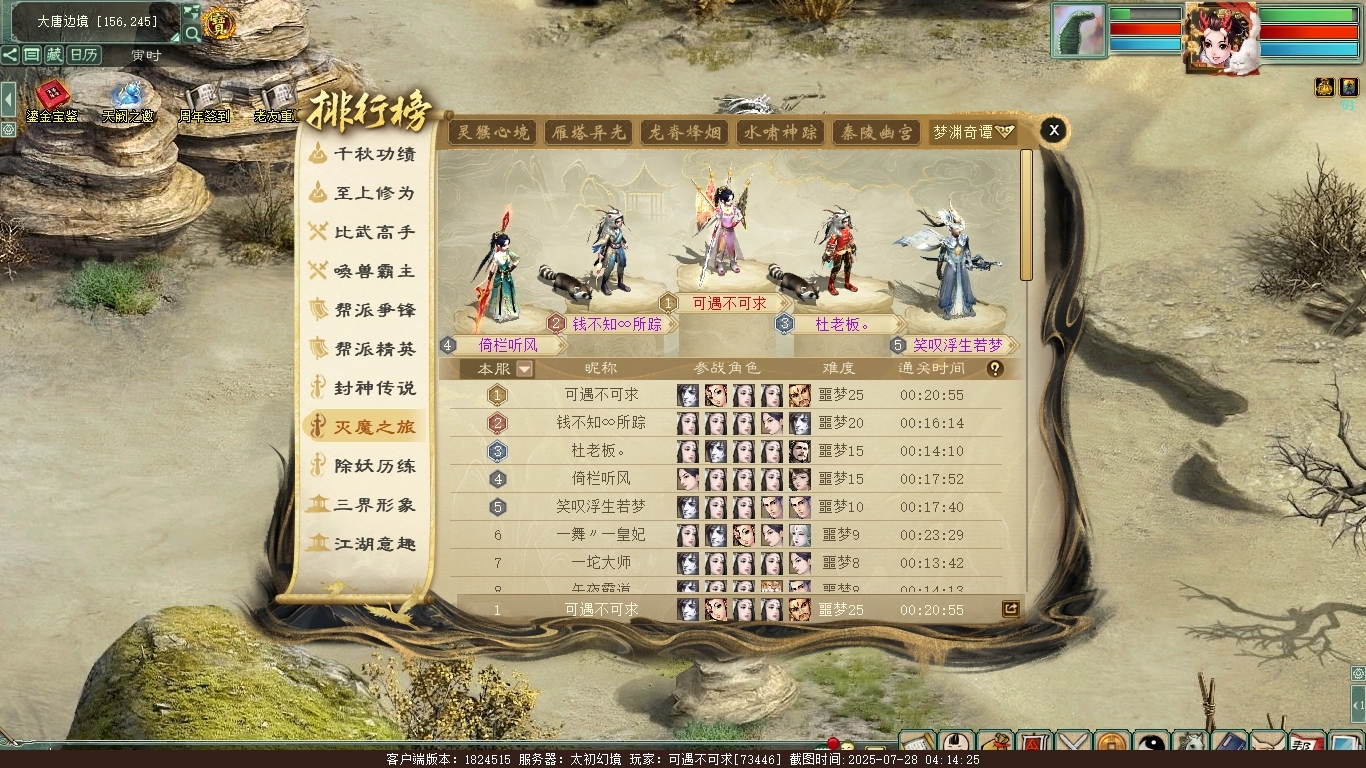Open the 江湖意趣 ranking category
The image size is (1366, 768).
coord(364,544)
